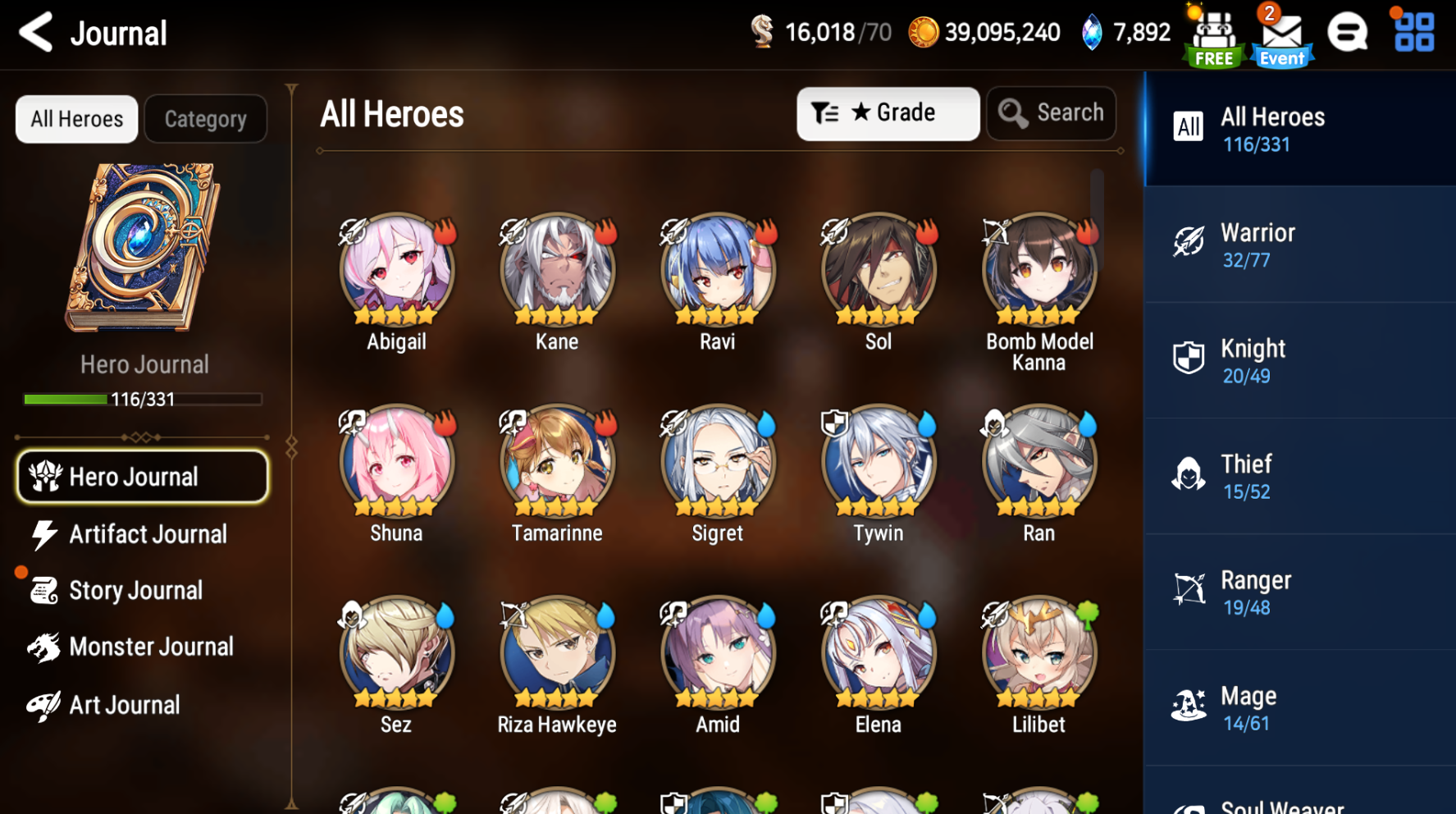Click the stamina leaf currency icon

pyautogui.click(x=765, y=32)
